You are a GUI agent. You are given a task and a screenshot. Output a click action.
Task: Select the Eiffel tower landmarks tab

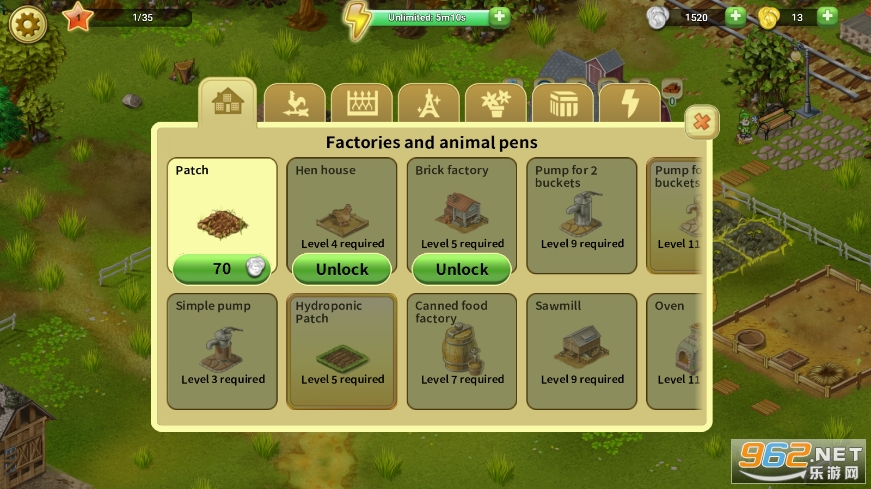click(x=428, y=103)
